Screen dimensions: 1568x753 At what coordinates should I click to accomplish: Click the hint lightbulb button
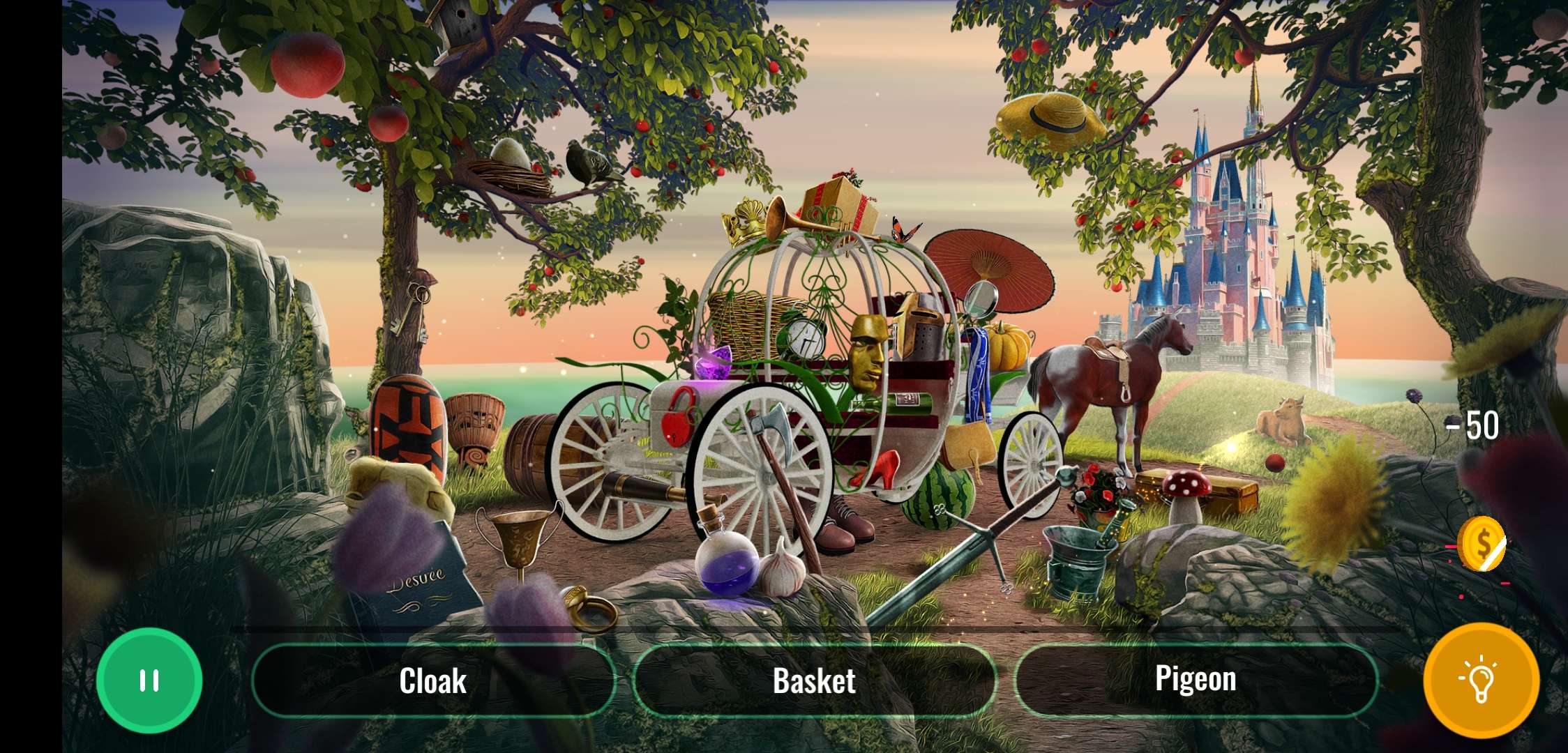(x=1480, y=680)
